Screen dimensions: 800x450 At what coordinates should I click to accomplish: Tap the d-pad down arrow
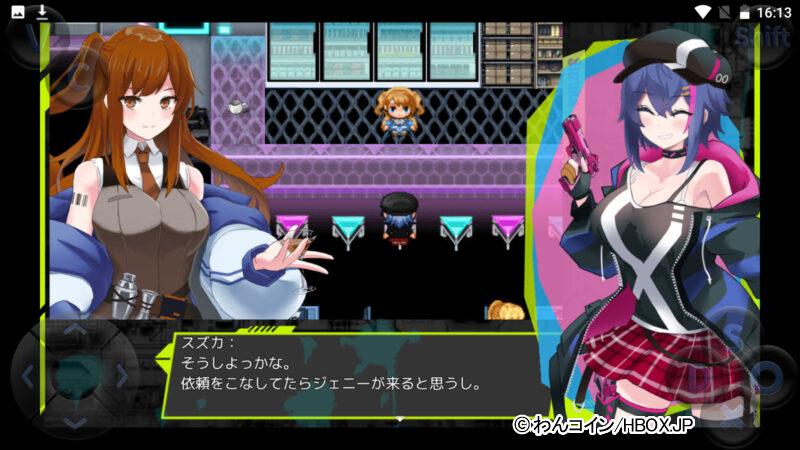point(75,423)
